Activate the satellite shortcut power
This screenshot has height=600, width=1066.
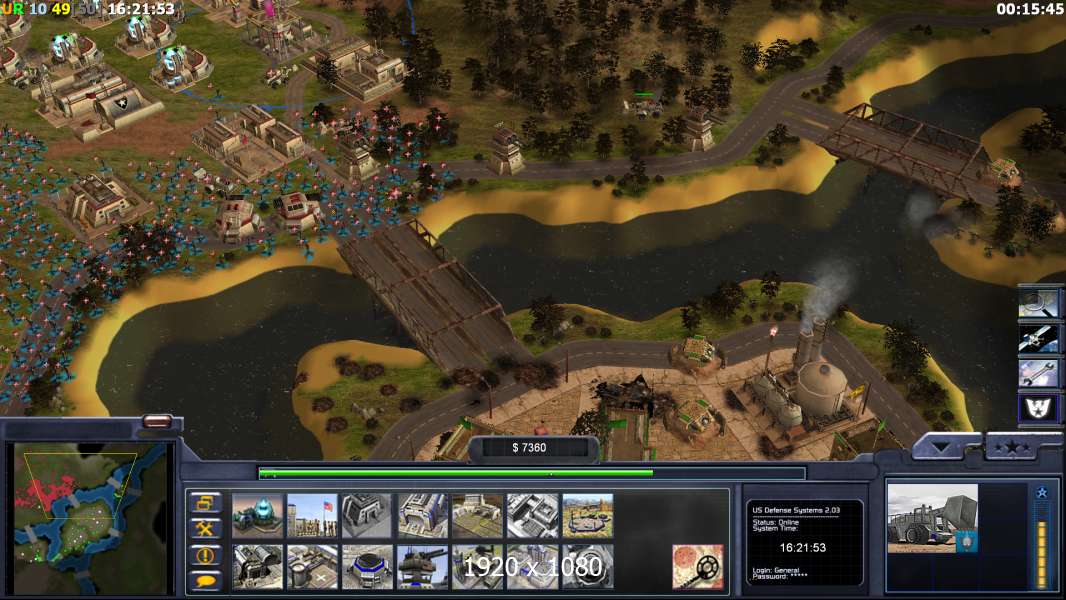click(1039, 337)
